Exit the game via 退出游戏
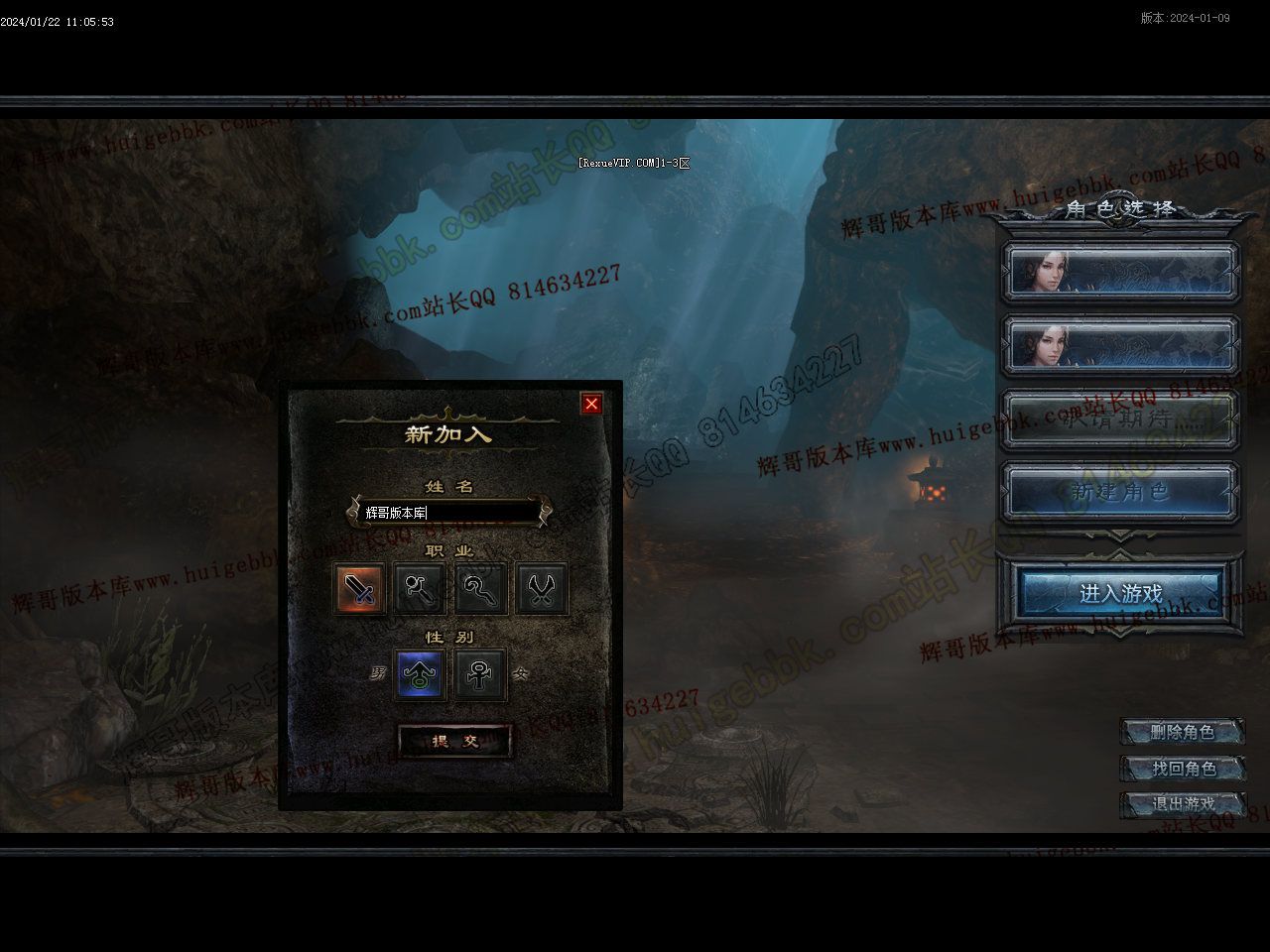The width and height of the screenshot is (1270, 952). 1182,804
